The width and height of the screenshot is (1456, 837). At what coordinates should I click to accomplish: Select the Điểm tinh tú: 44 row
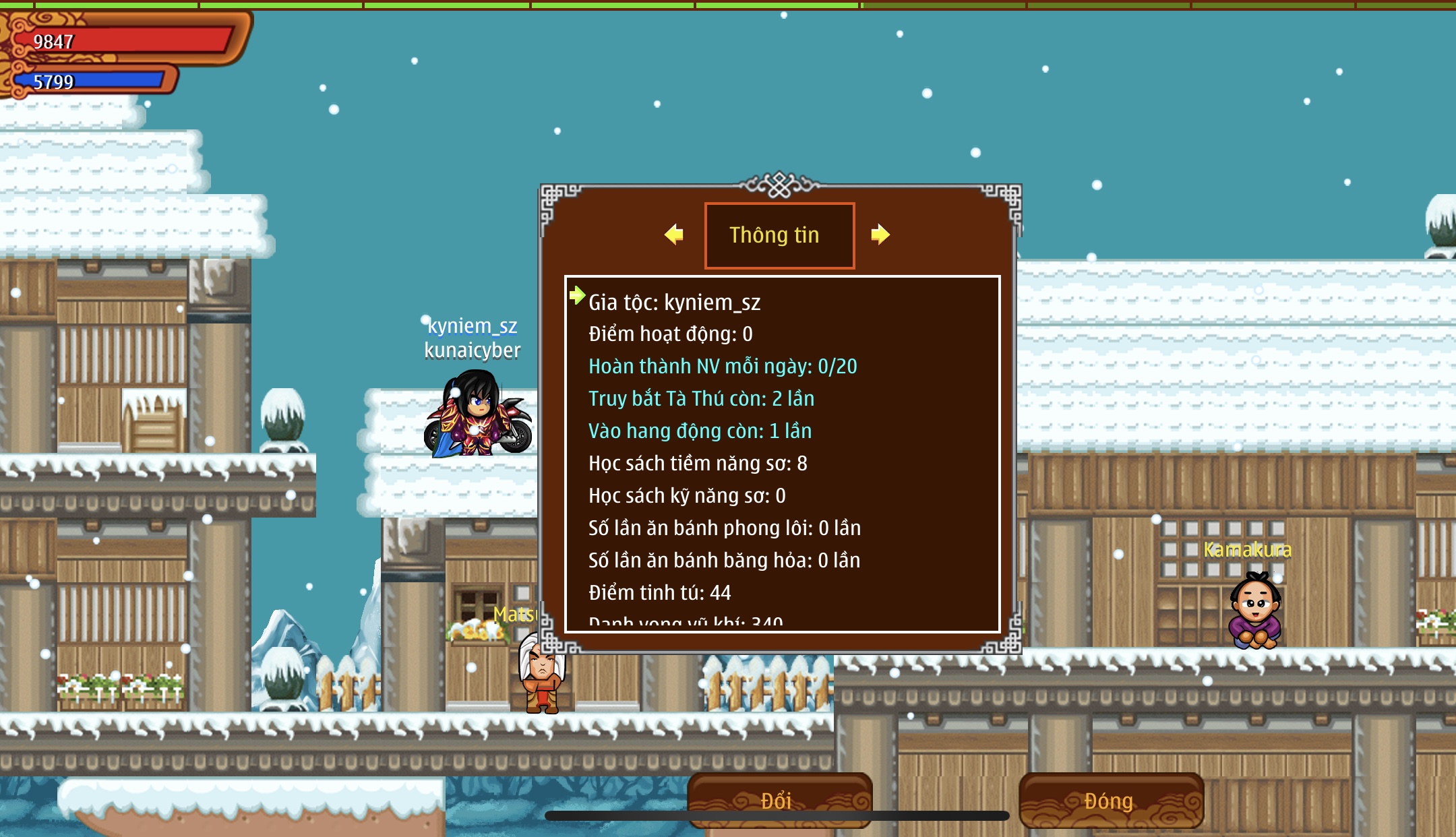(659, 593)
